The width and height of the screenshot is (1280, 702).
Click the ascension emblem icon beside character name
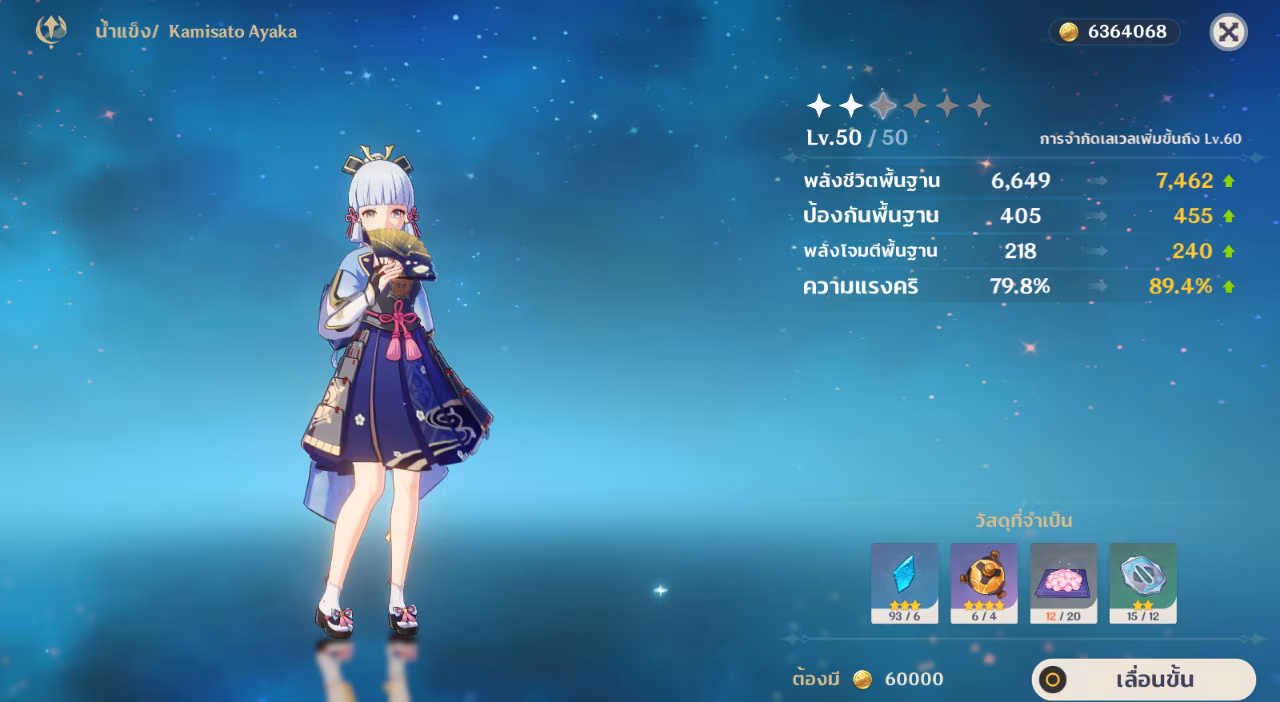pos(51,31)
